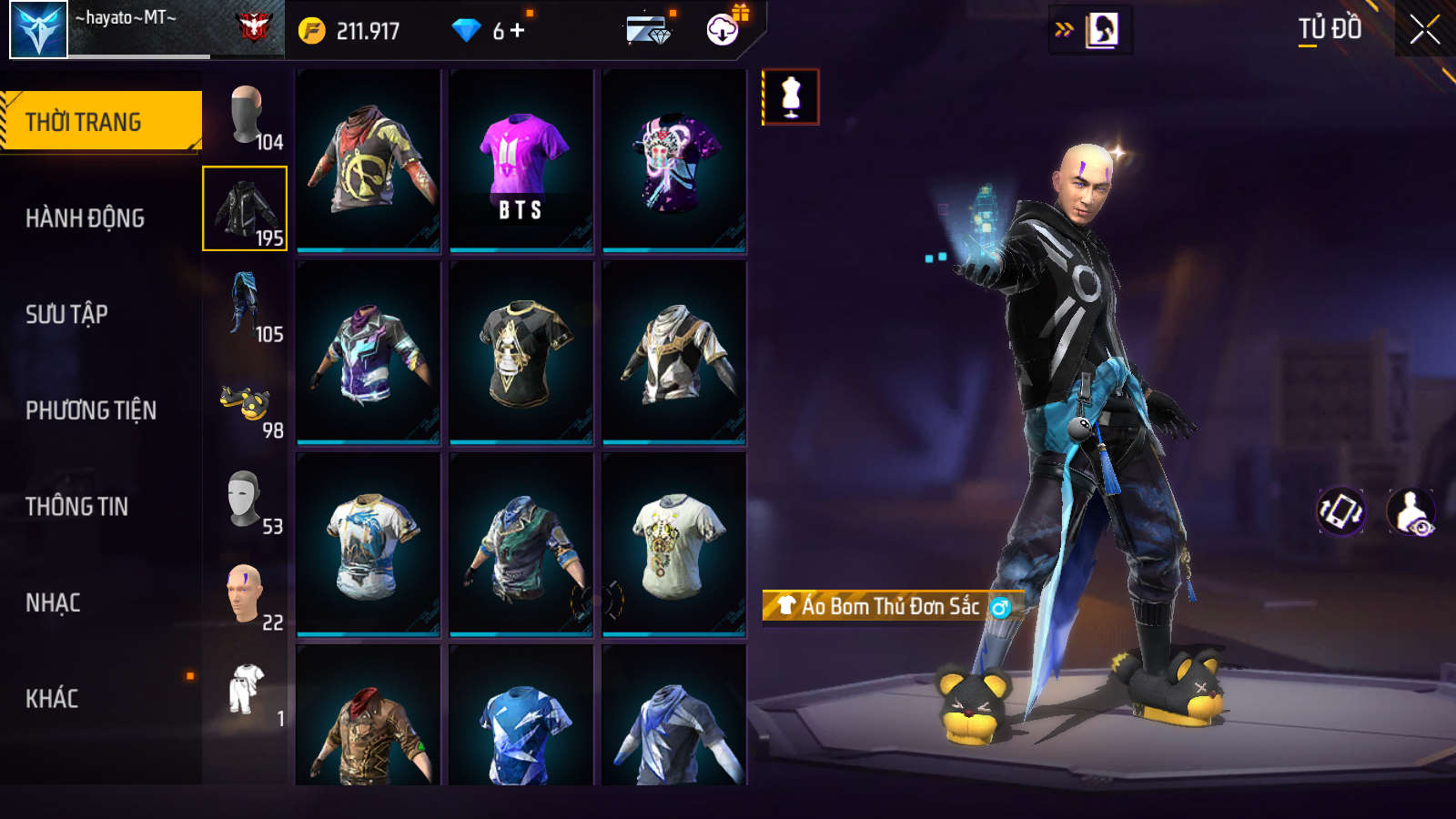Open the player profile avatar

point(38,30)
